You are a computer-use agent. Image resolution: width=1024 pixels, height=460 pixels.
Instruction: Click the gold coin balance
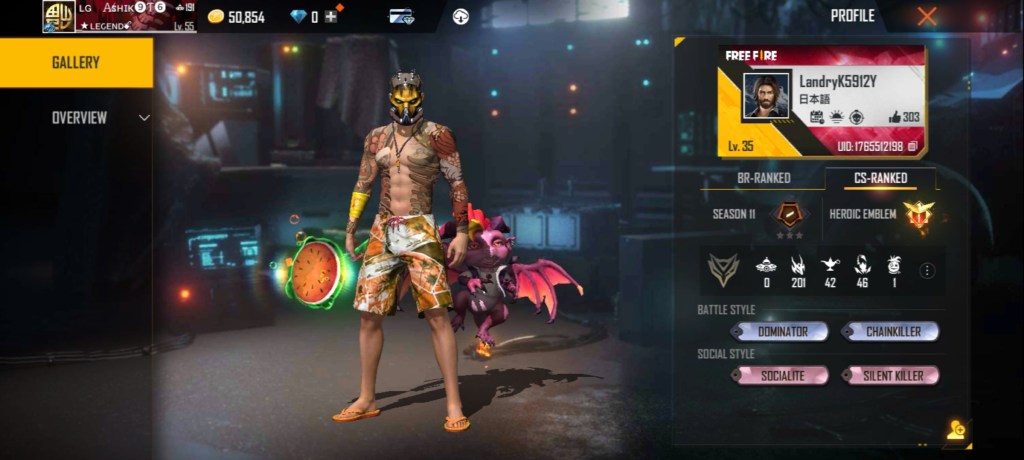point(236,17)
